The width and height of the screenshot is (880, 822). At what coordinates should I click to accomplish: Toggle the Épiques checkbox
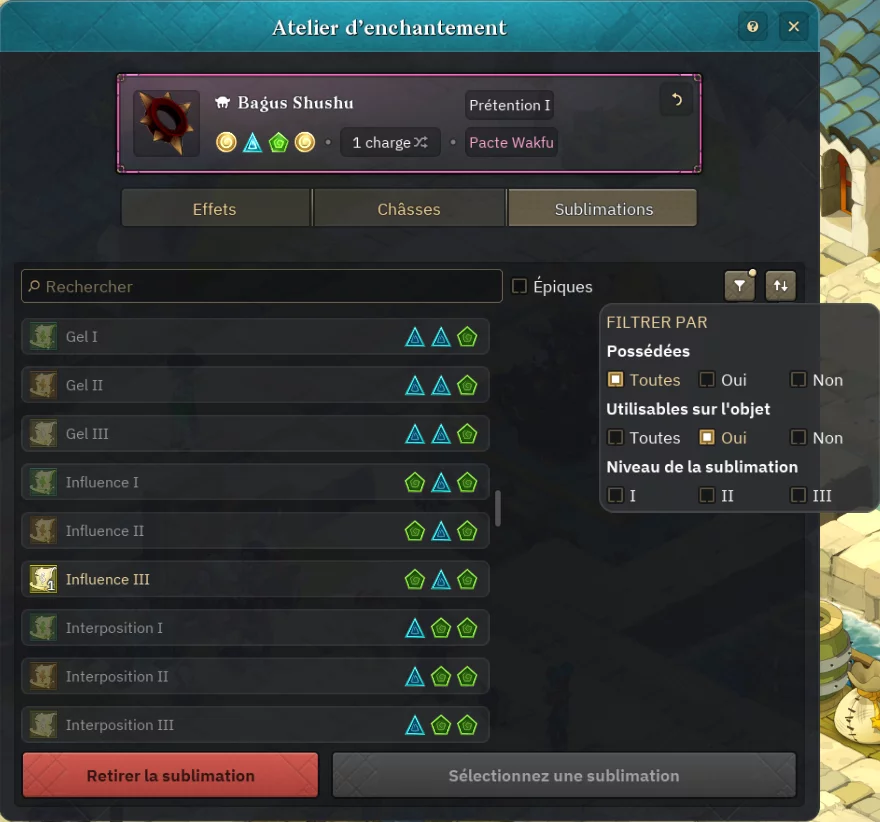(x=520, y=286)
